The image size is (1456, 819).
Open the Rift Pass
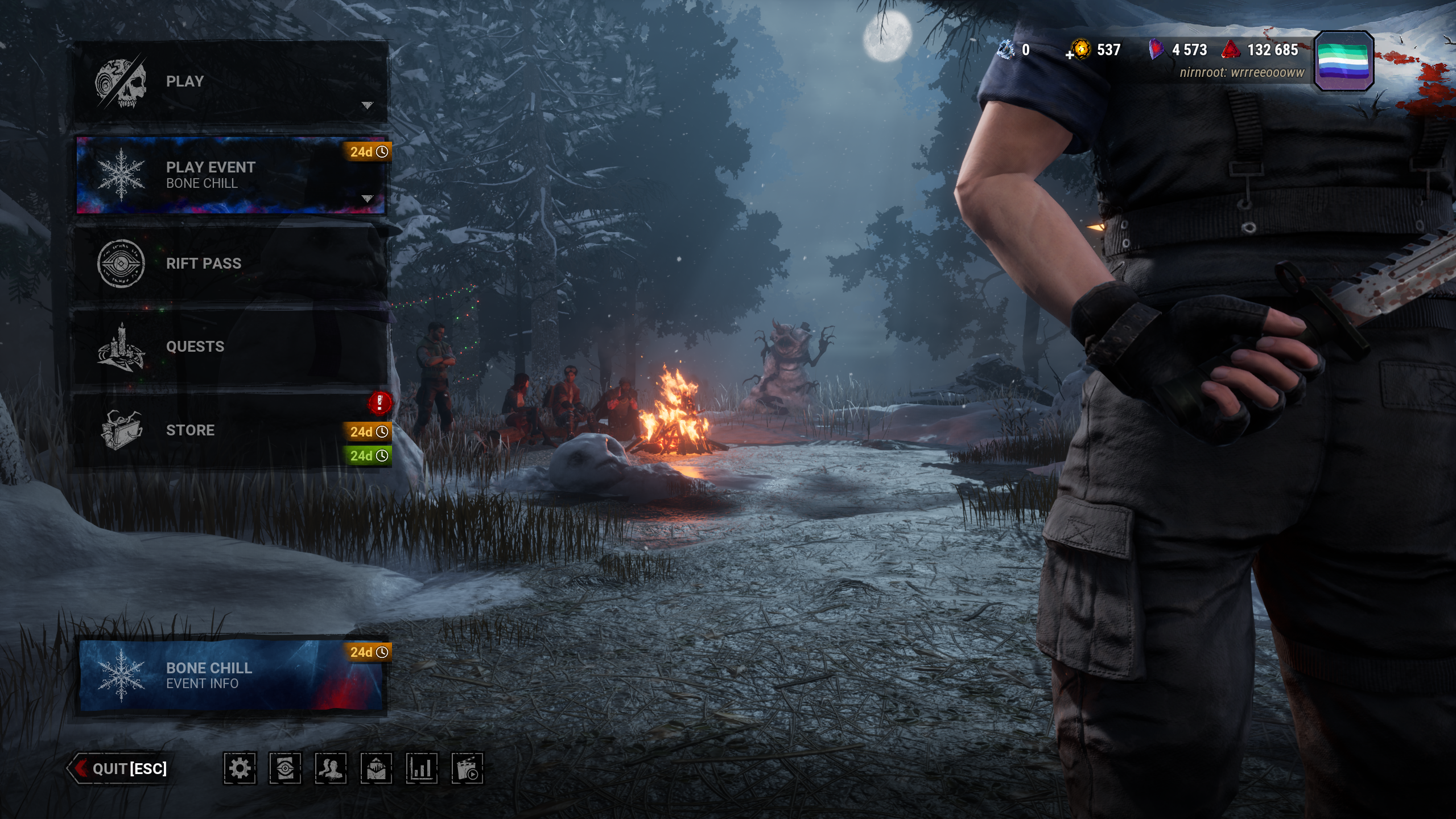(230, 263)
